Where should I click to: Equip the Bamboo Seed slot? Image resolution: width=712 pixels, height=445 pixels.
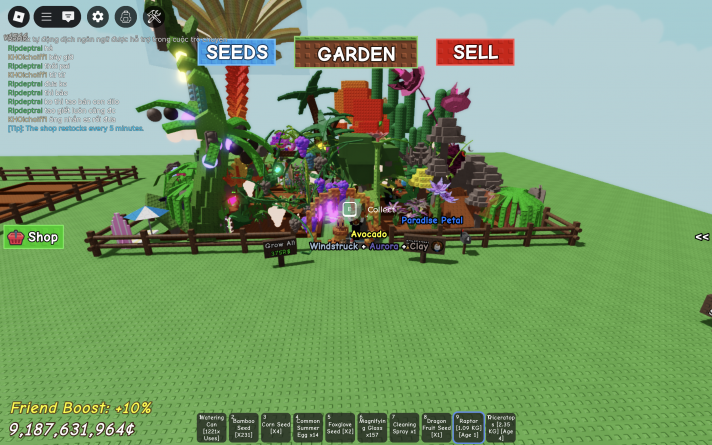click(x=244, y=427)
